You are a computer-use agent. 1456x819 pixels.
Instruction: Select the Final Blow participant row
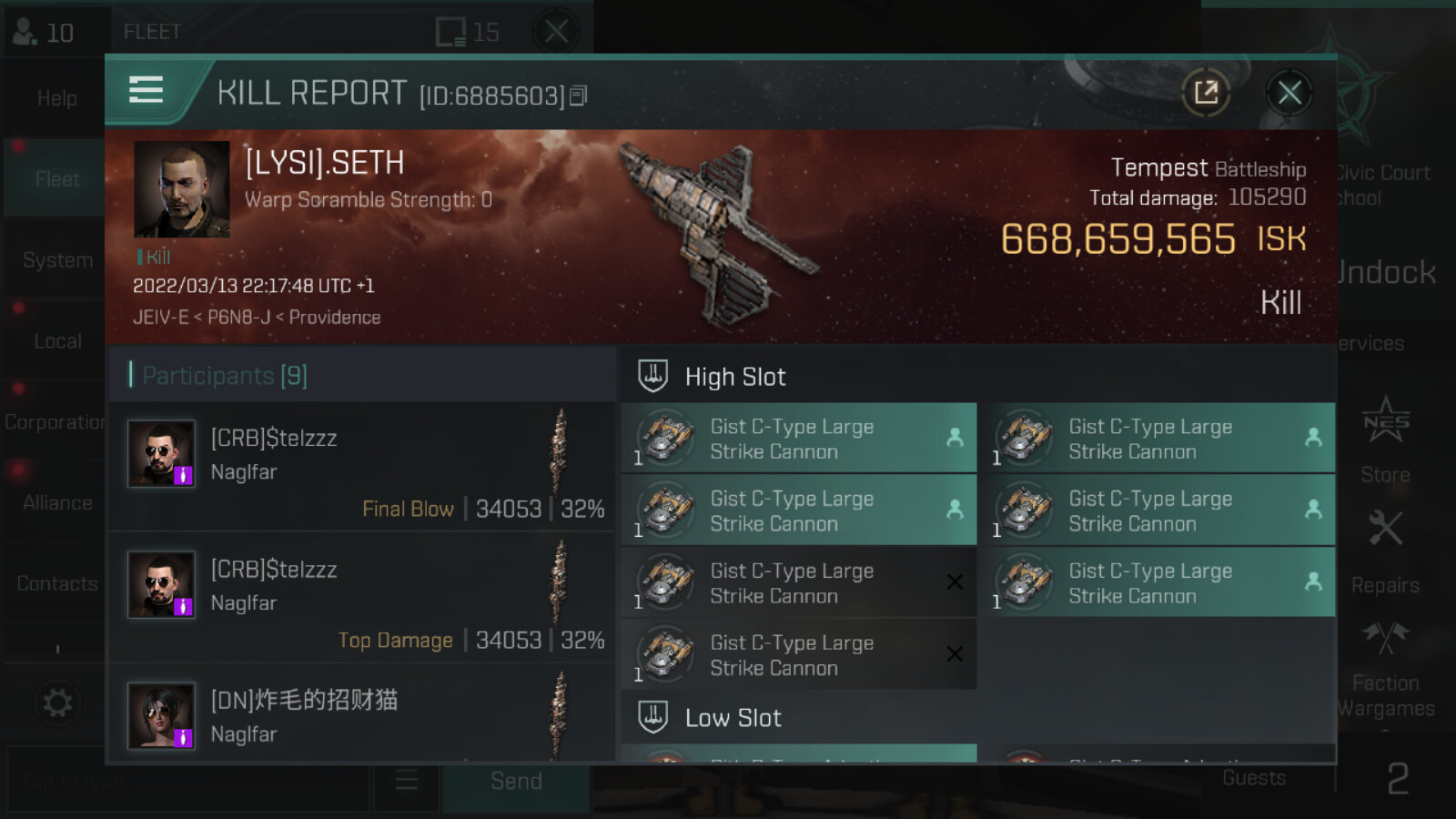362,467
